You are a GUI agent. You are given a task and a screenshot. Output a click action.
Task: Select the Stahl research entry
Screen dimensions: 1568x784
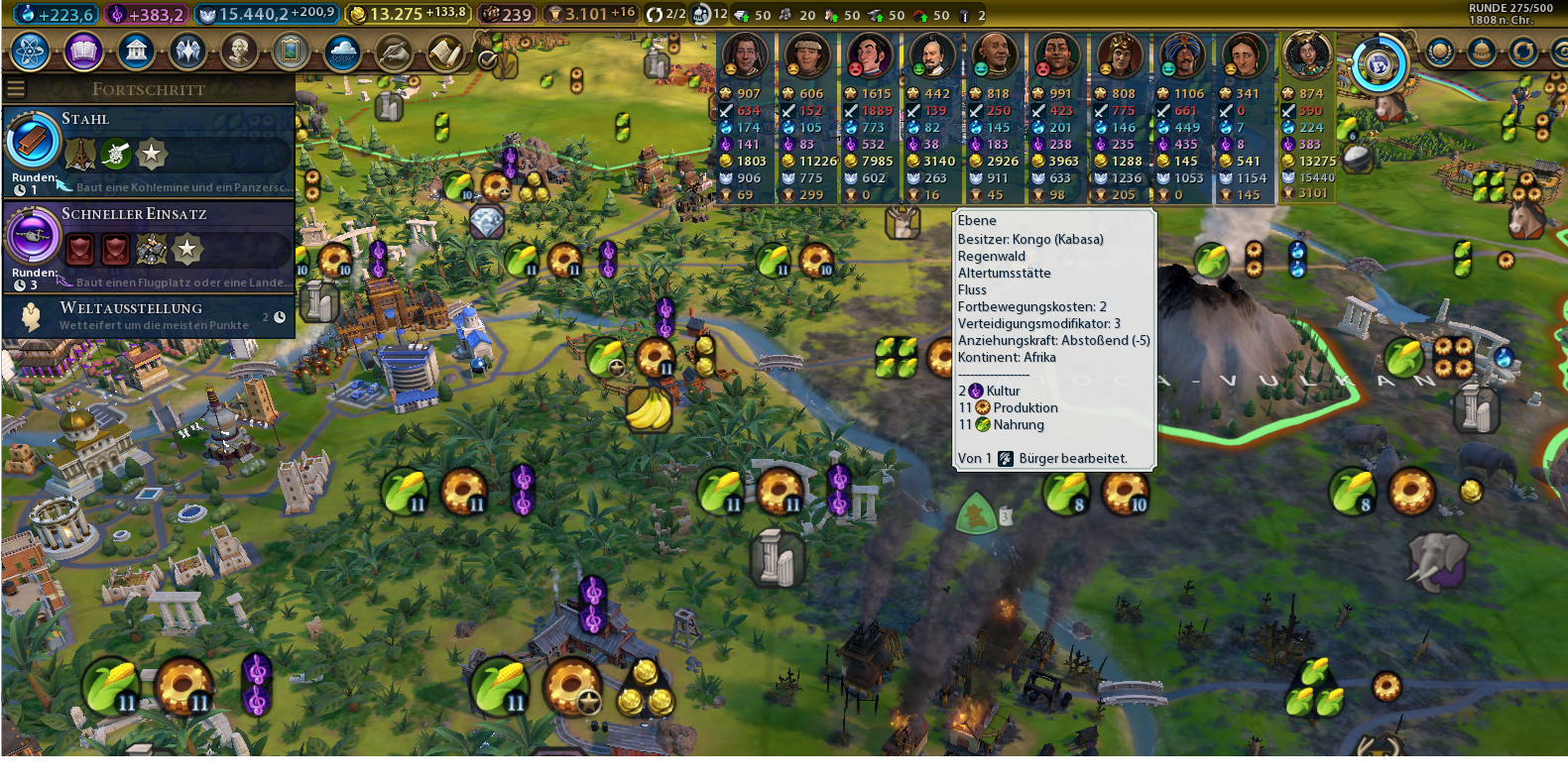(149, 151)
